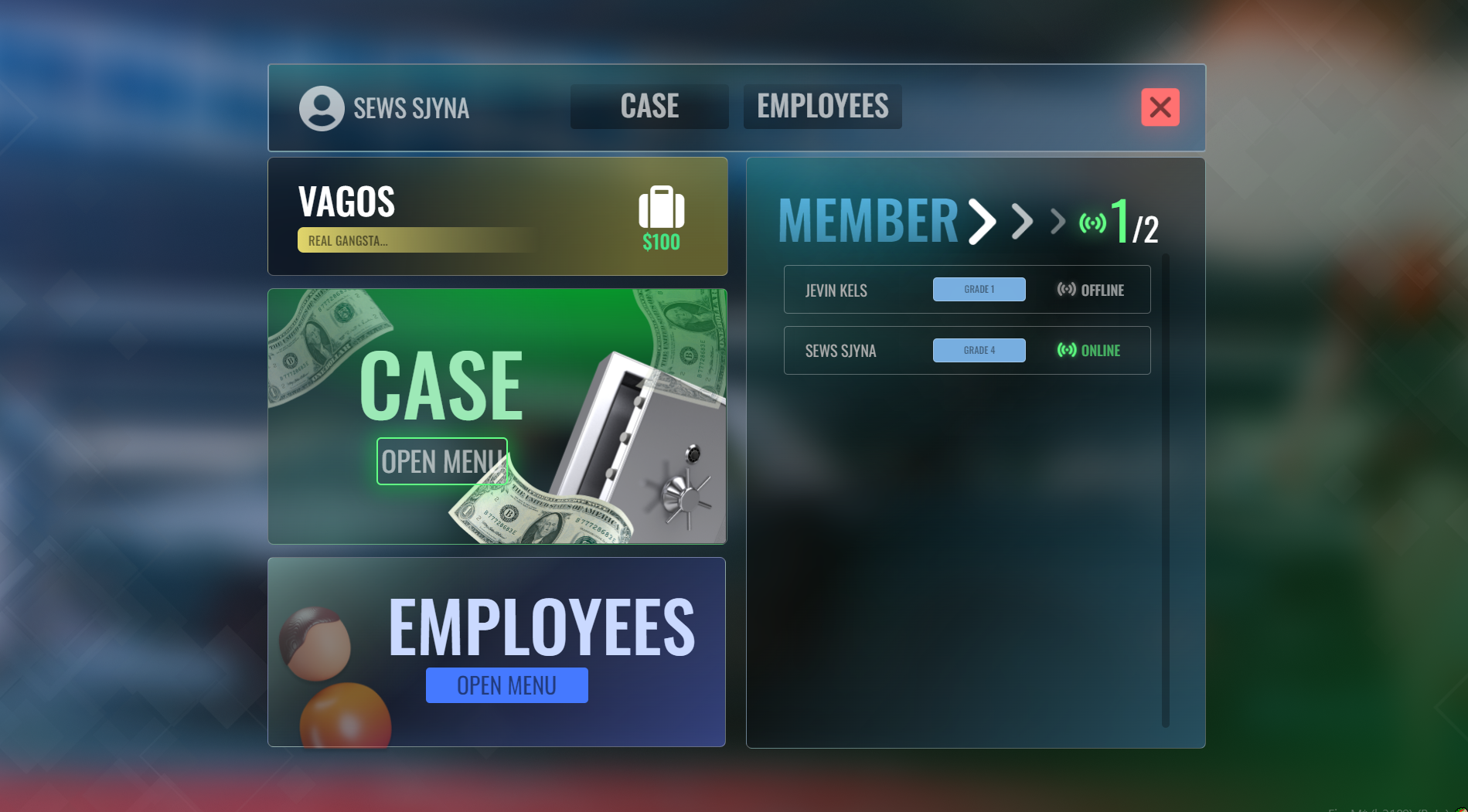
Task: Switch to the EMPLOYEES tab in the header
Action: click(822, 106)
